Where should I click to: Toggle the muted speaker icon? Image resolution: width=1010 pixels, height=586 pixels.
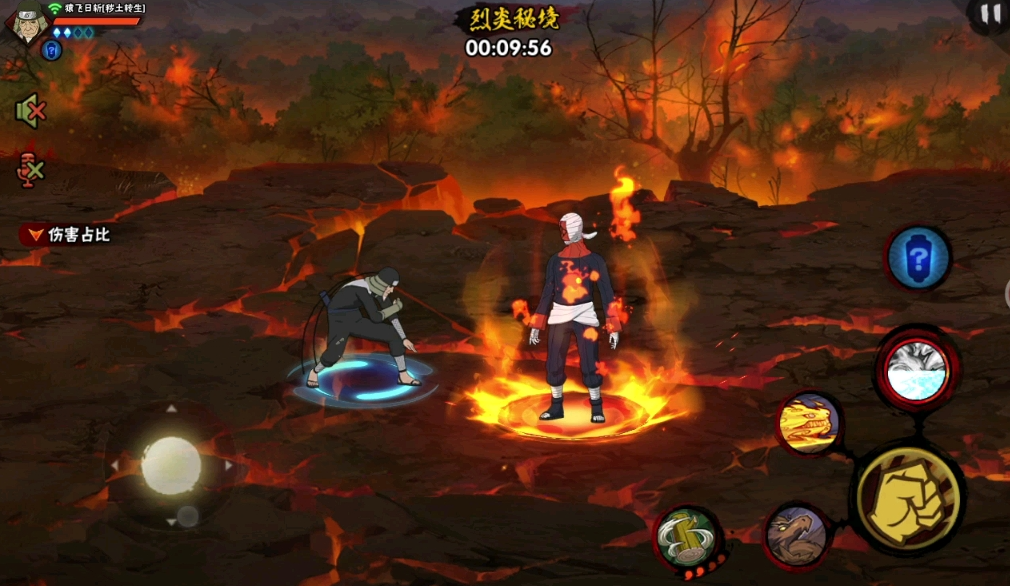(31, 111)
